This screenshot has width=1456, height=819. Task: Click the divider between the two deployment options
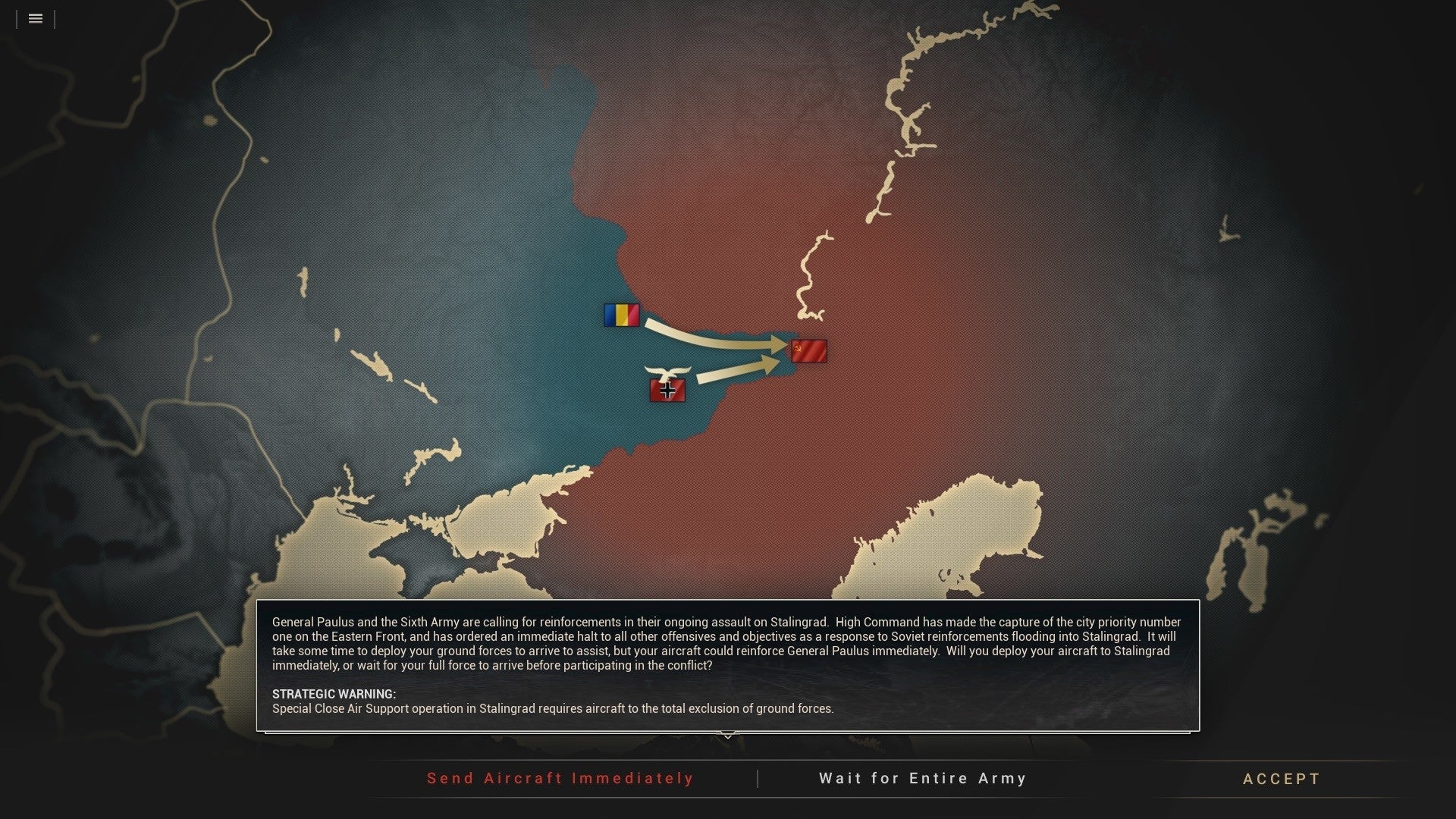click(x=758, y=778)
